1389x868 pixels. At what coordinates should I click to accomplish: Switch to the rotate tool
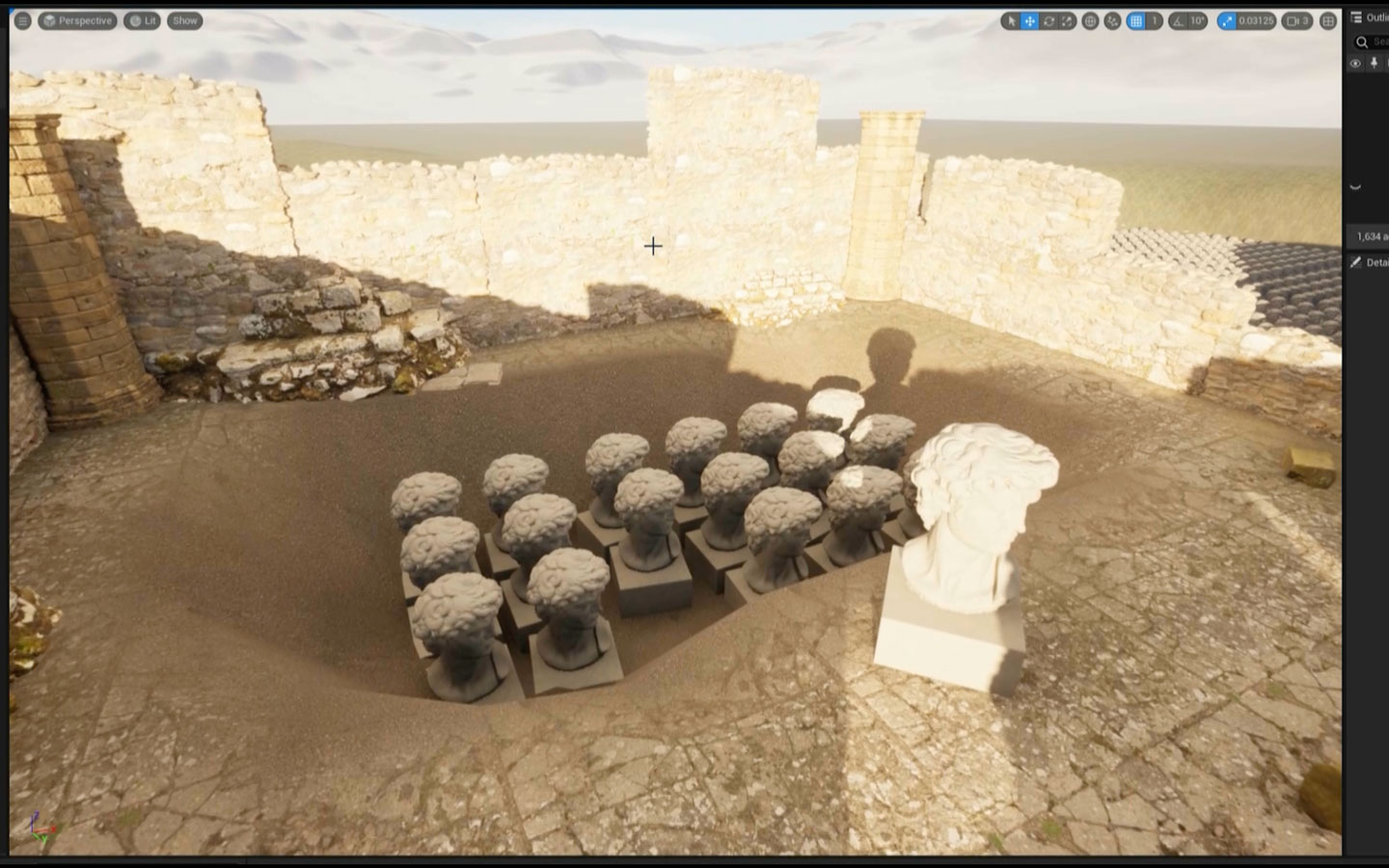click(1049, 20)
